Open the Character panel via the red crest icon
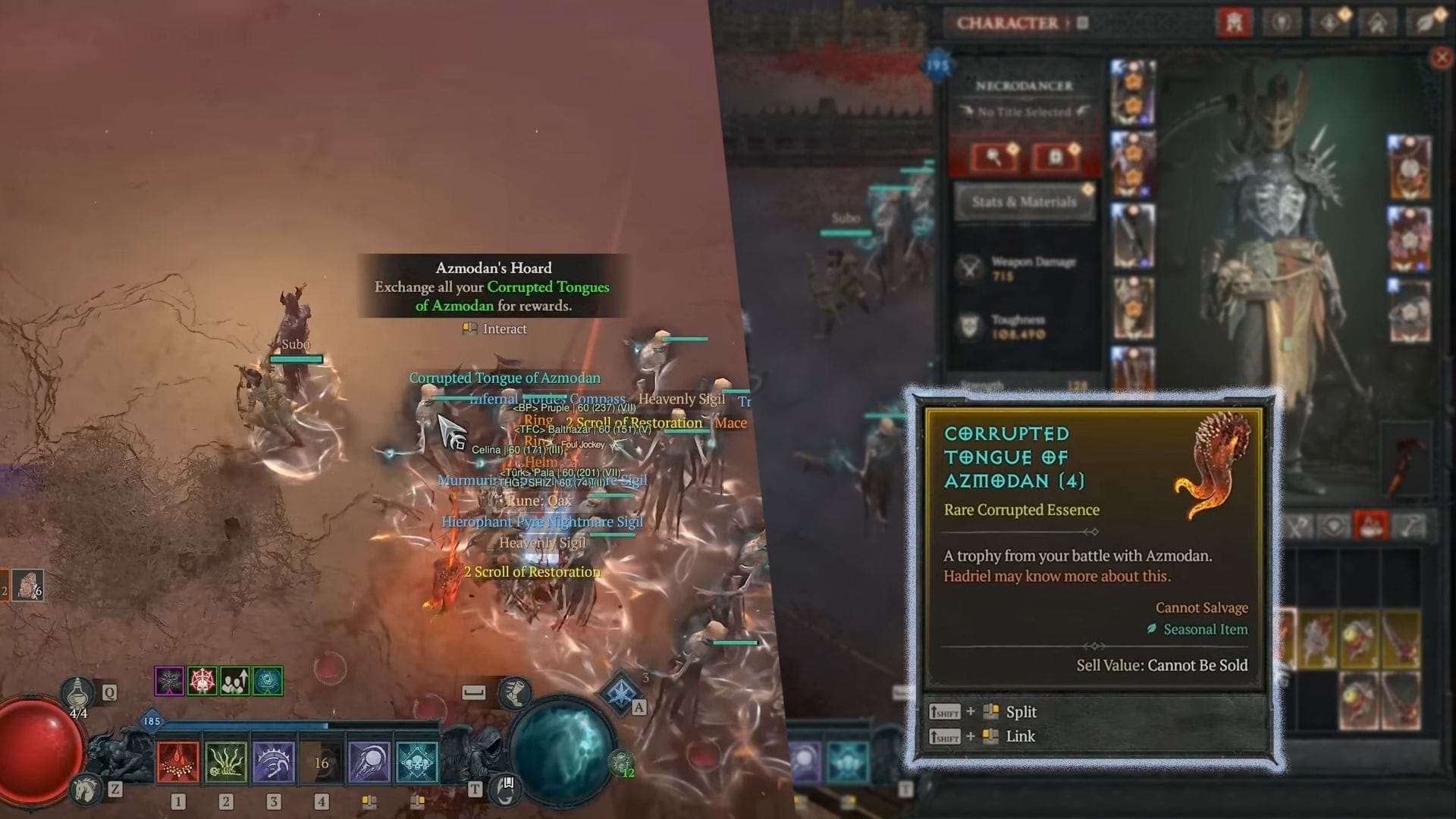This screenshot has width=1456, height=819. point(1235,23)
